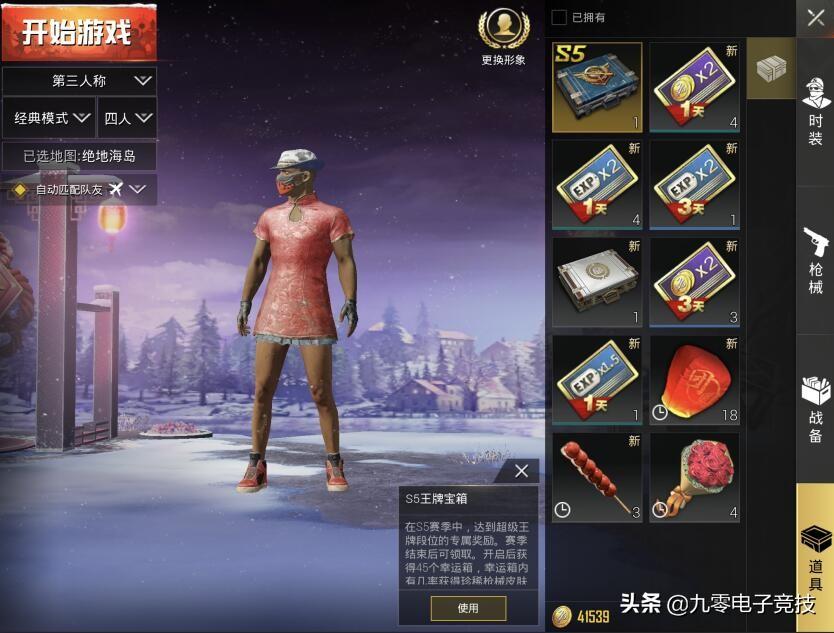Open the 四人 squad size dropdown
Image resolution: width=834 pixels, height=633 pixels.
tap(128, 118)
